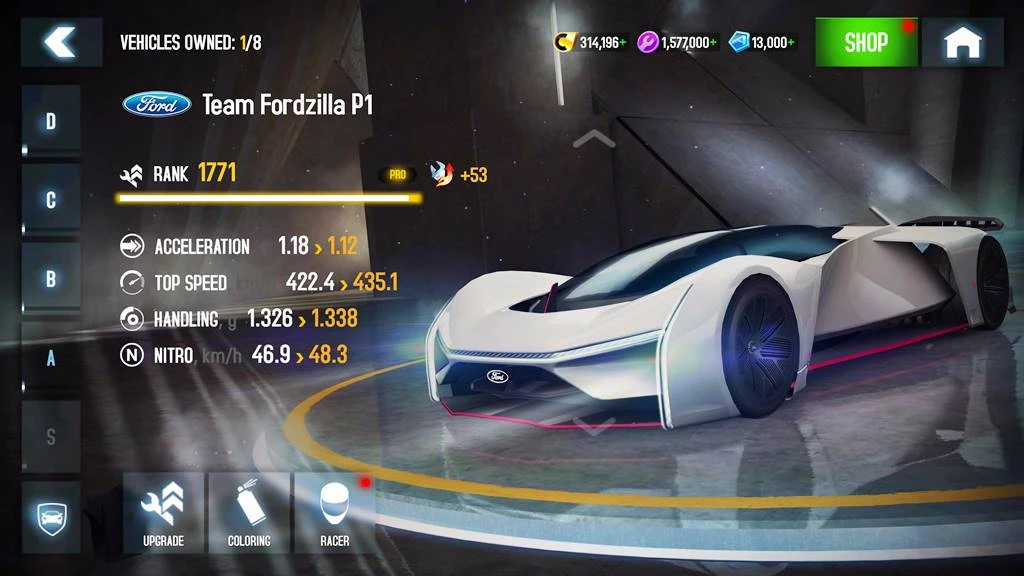1024x576 pixels.
Task: Select the RACER button
Action: tap(334, 513)
